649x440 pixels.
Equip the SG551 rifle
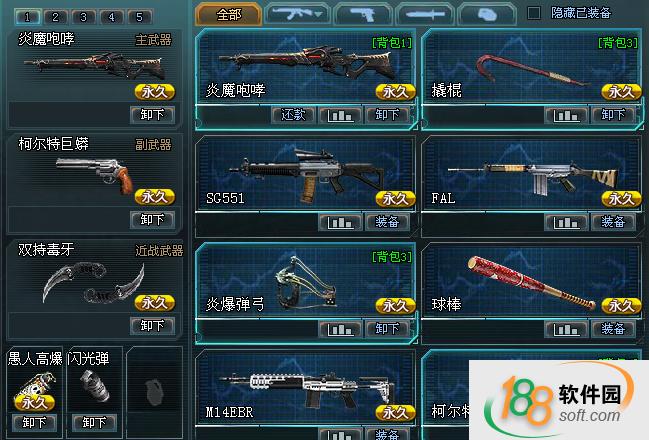click(387, 222)
